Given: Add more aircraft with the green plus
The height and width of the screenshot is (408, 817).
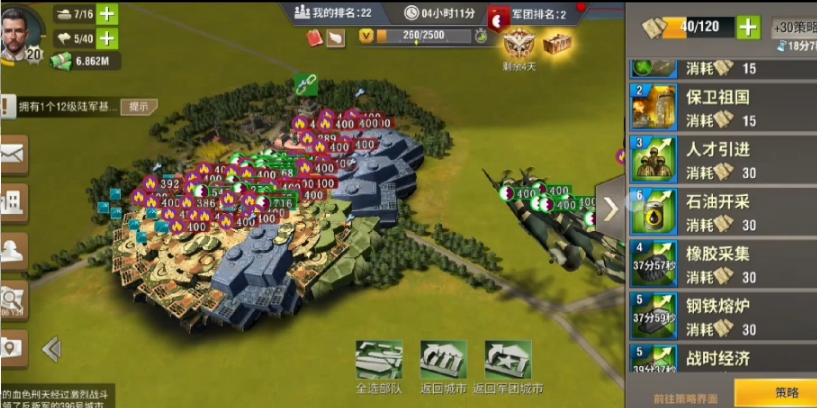Looking at the screenshot, I should (106, 39).
